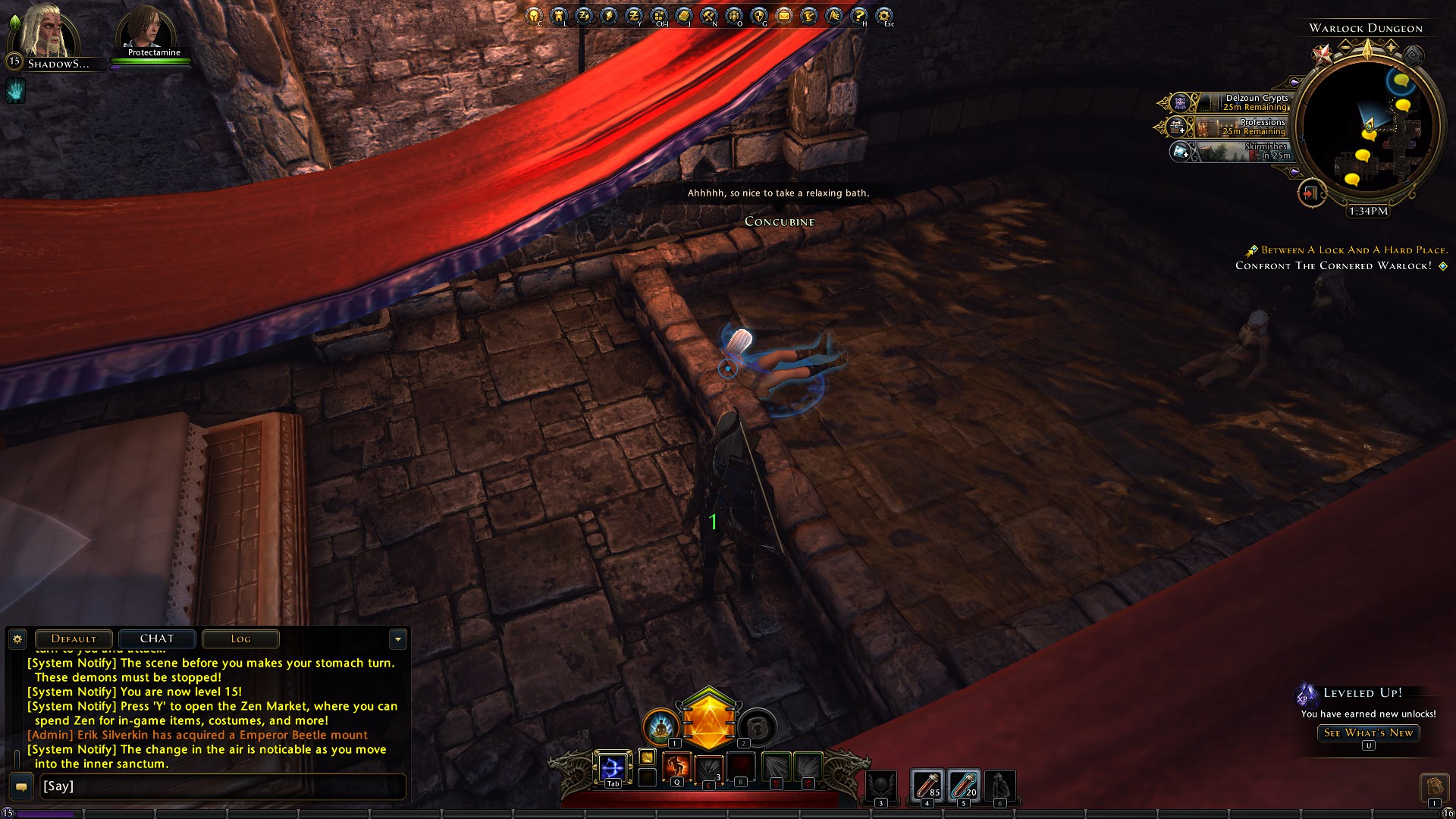Click See What's New button
Image resolution: width=1456 pixels, height=819 pixels.
tap(1368, 733)
